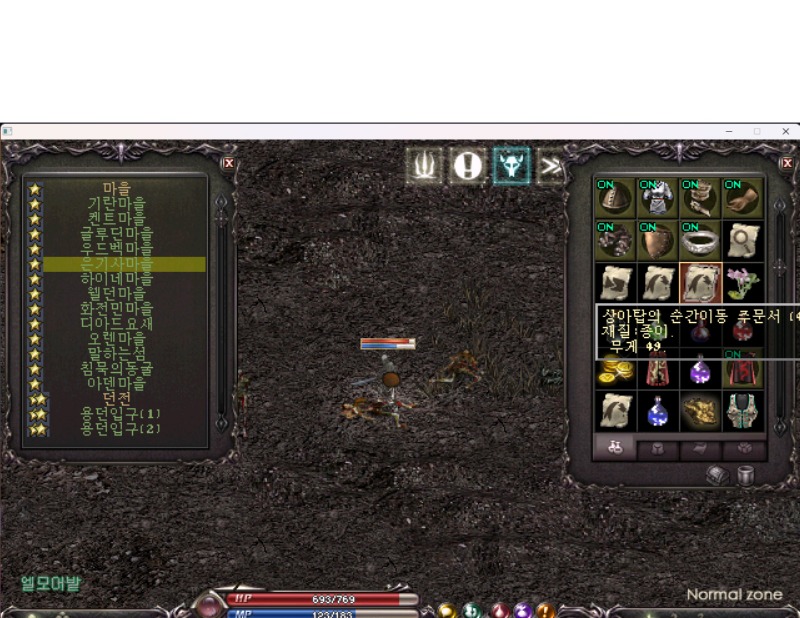Select 말하는섬 destination
800x618 pixels.
pos(124,354)
